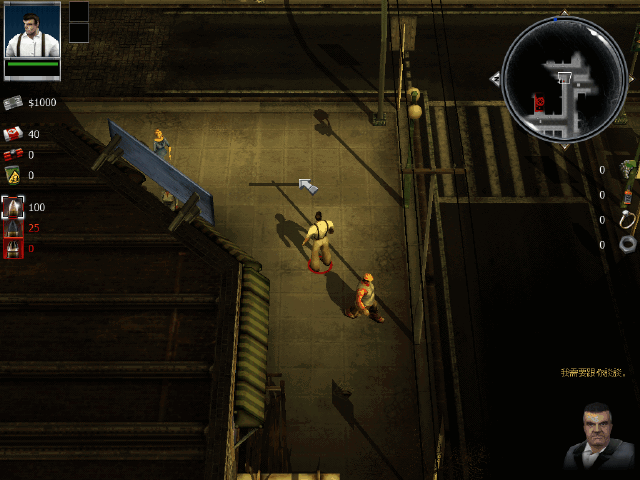The height and width of the screenshot is (480, 640).
Task: Select the player character portrait
Action: [x=32, y=31]
